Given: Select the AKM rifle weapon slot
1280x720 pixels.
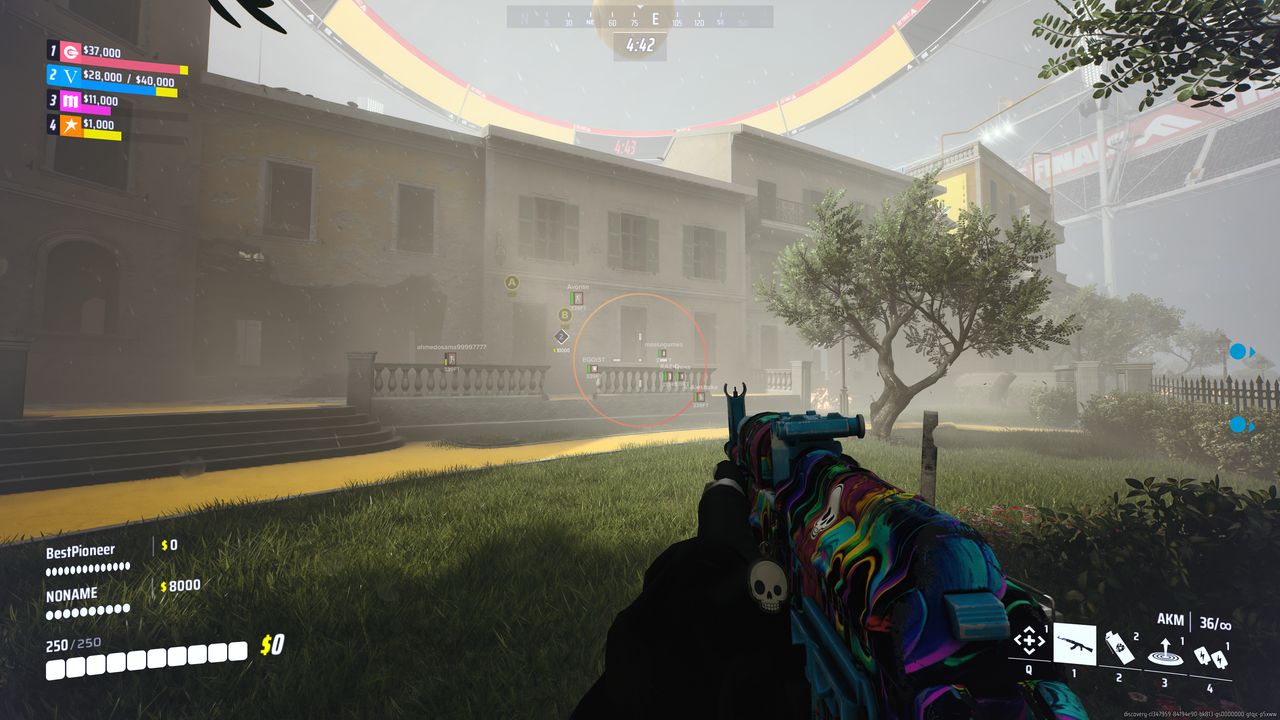Looking at the screenshot, I should coord(1074,643).
